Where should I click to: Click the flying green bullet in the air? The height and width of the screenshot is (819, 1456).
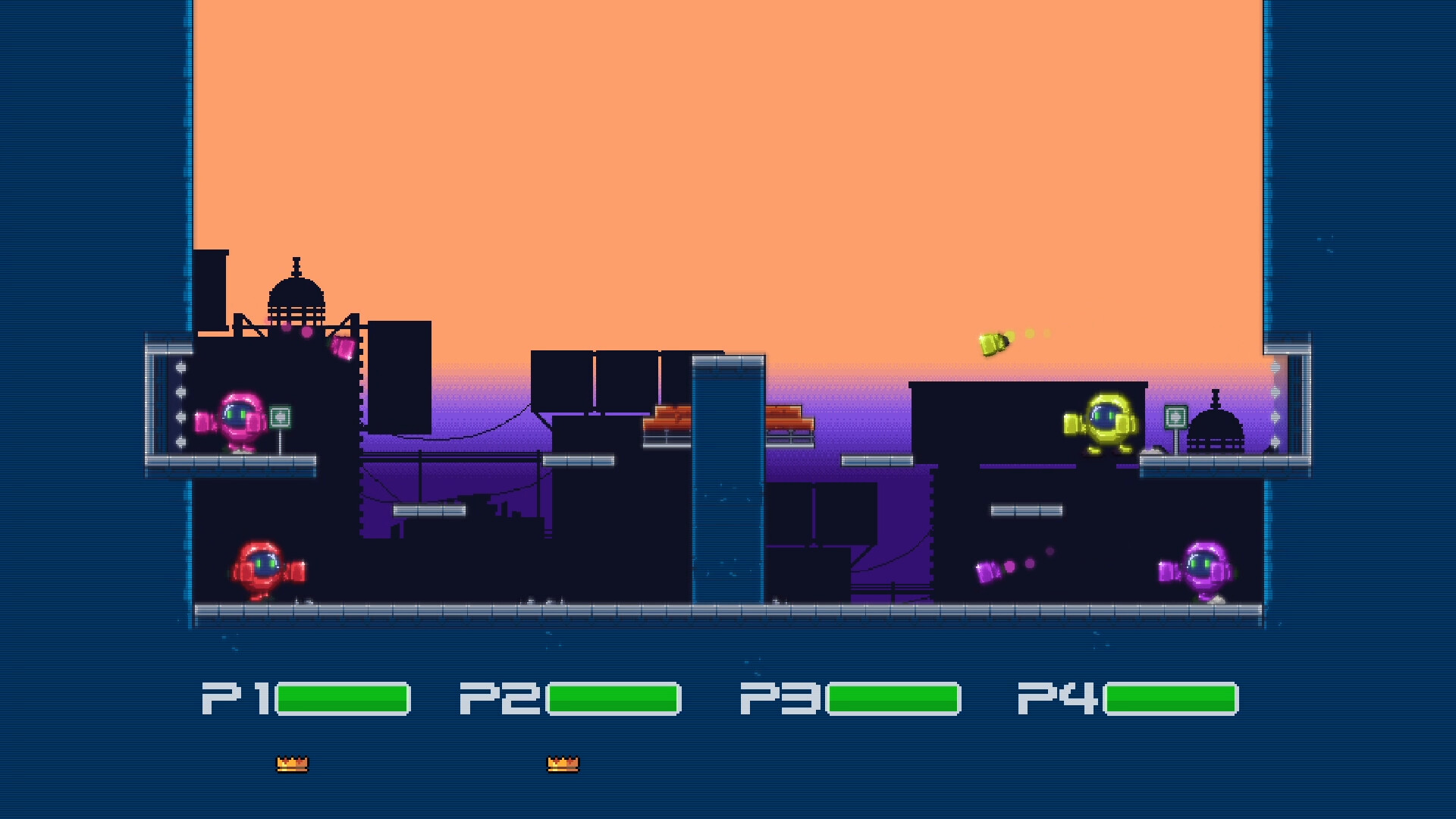(x=993, y=345)
